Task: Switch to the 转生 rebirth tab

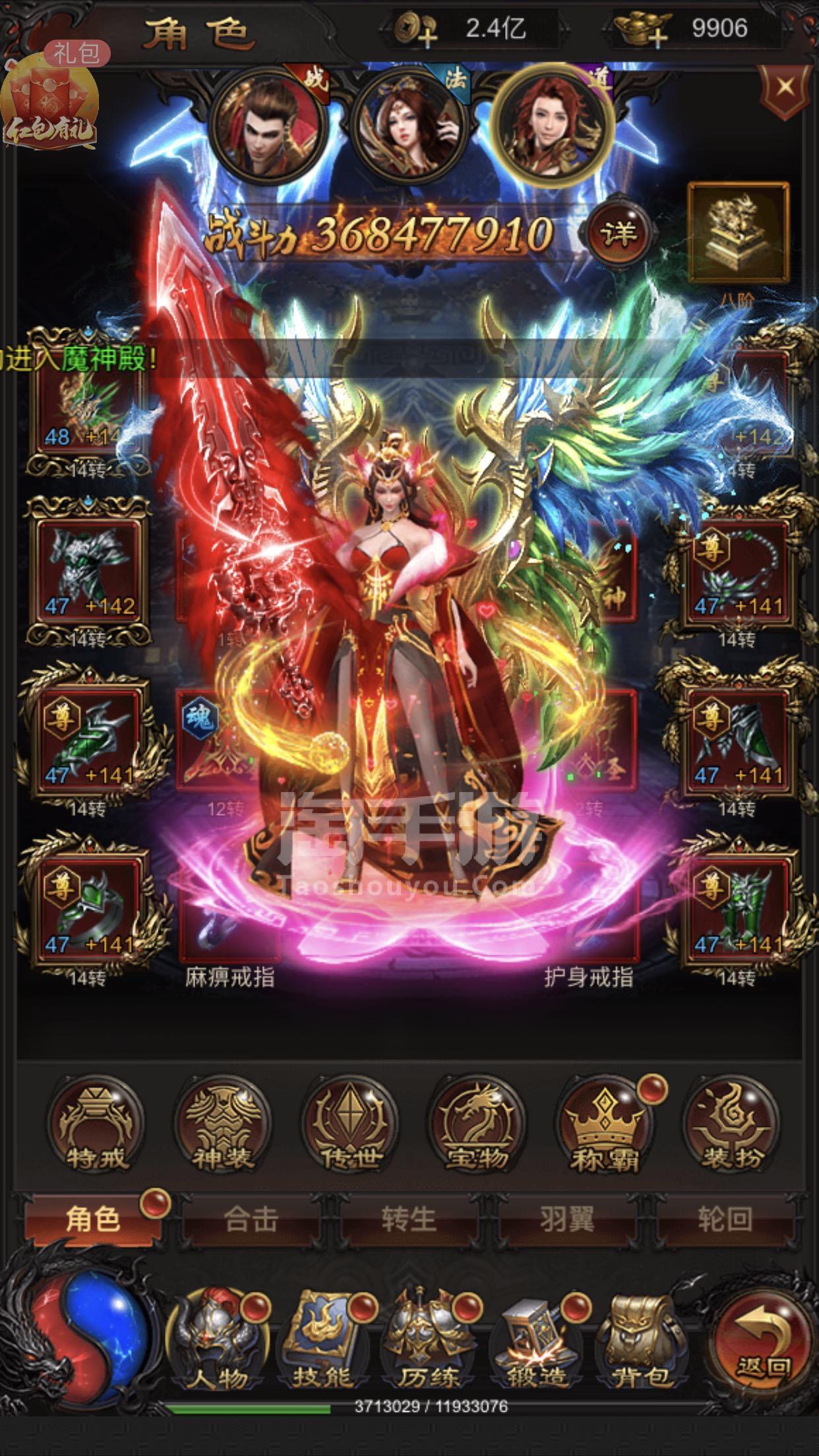Action: point(409,1220)
